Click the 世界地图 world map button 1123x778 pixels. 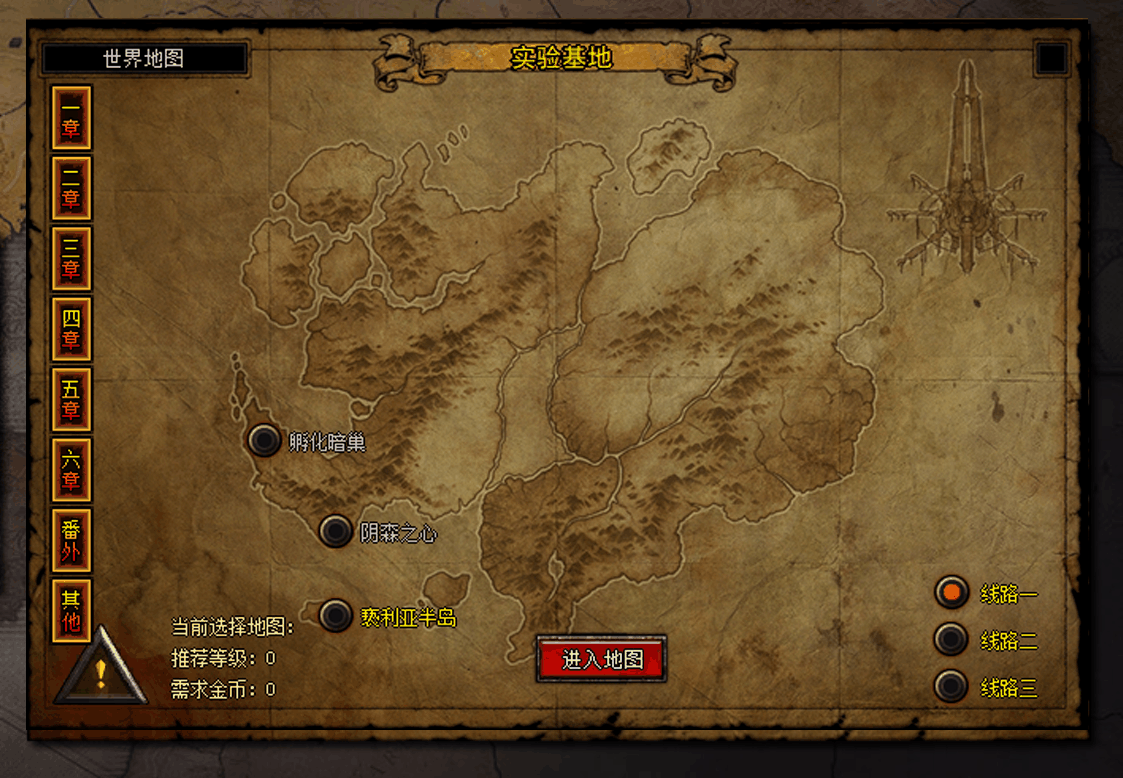[x=144, y=58]
